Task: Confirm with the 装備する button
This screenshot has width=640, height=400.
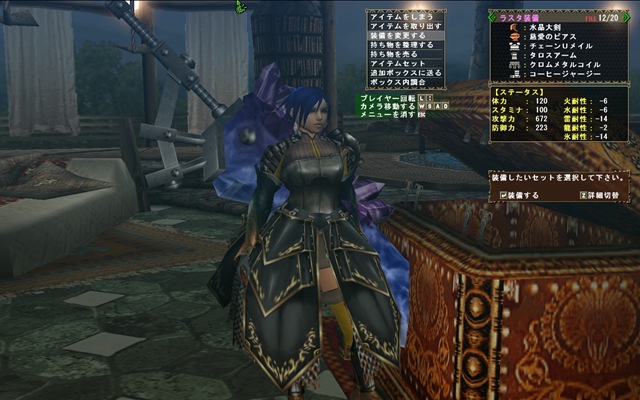Action: coord(522,195)
